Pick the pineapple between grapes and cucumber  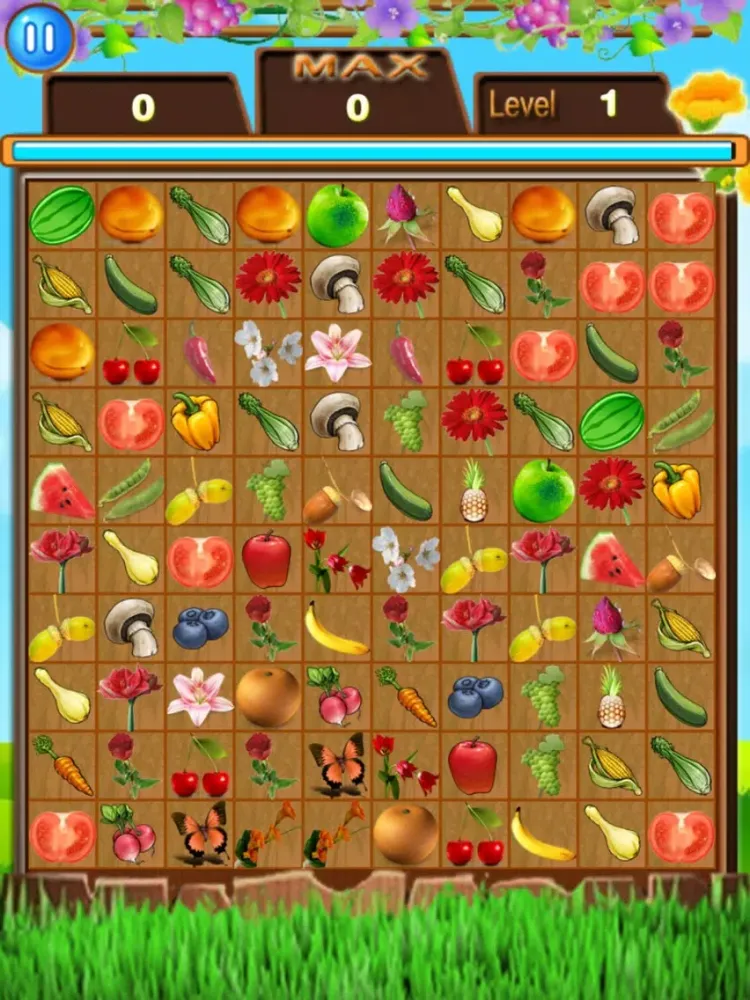[612, 696]
